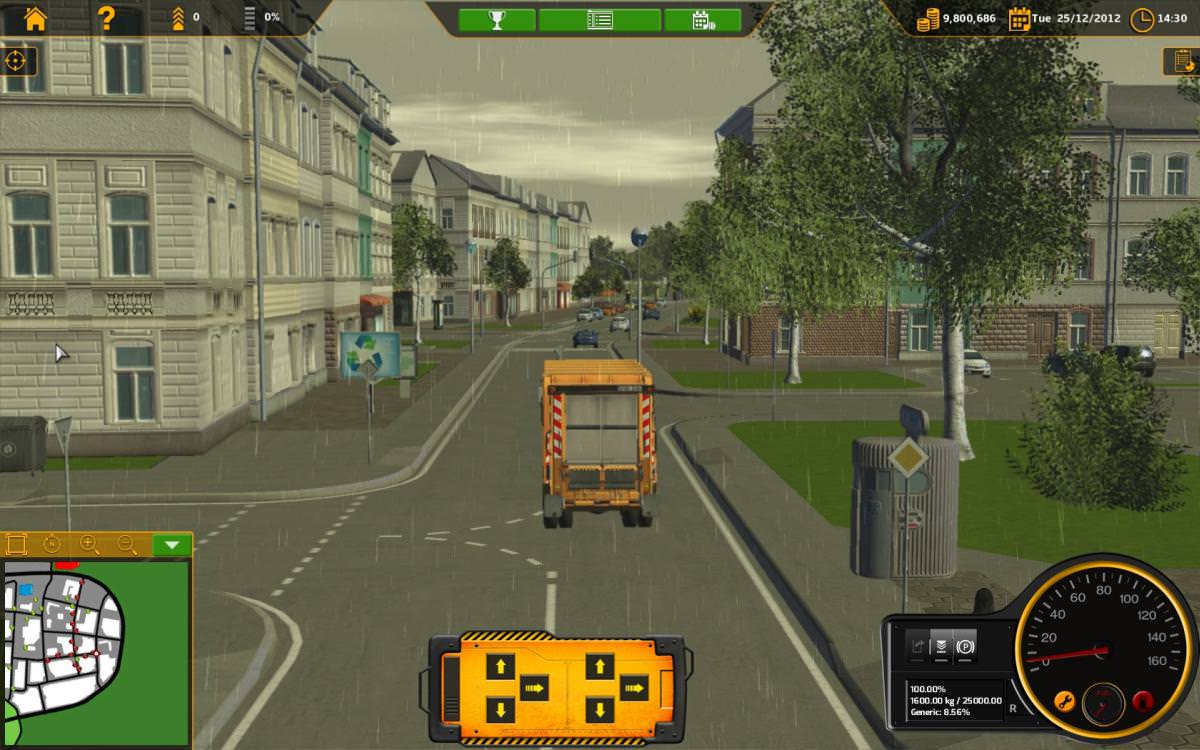Image resolution: width=1200 pixels, height=750 pixels.
Task: Toggle the minimap fullscreen frame icon
Action: (16, 545)
